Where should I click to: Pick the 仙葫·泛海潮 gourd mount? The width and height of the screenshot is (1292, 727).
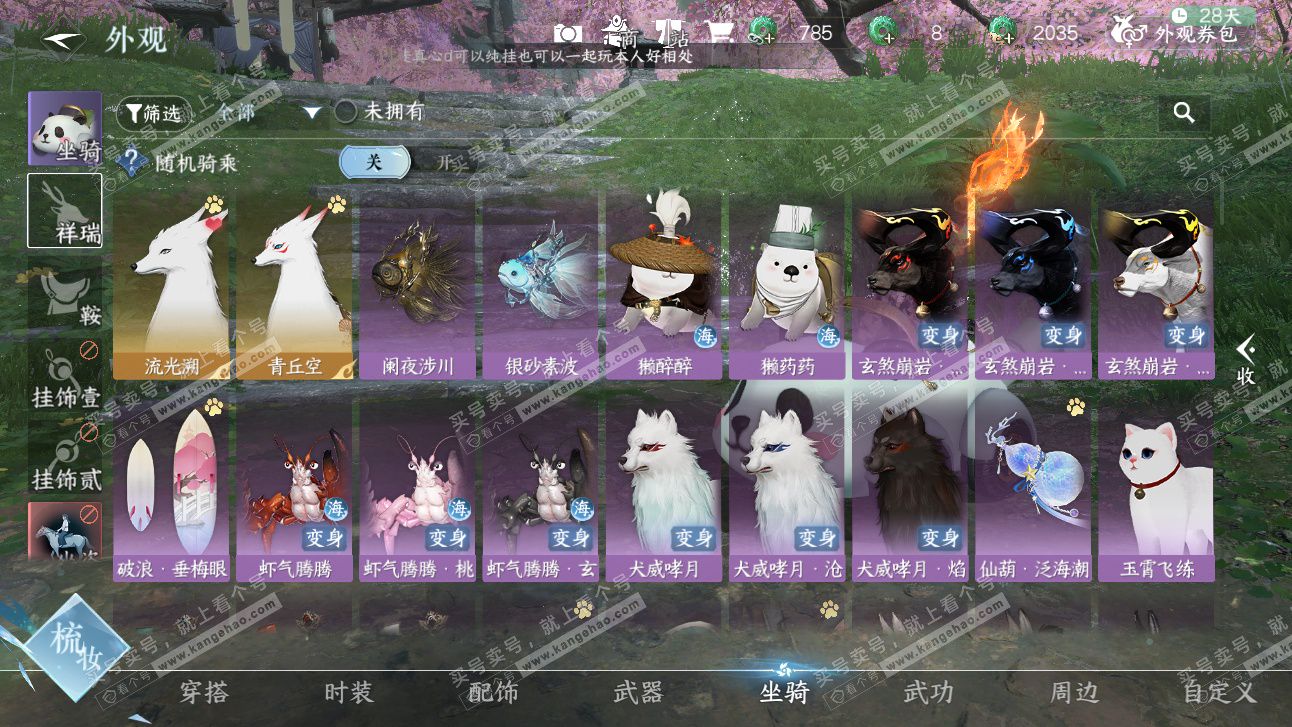1035,488
